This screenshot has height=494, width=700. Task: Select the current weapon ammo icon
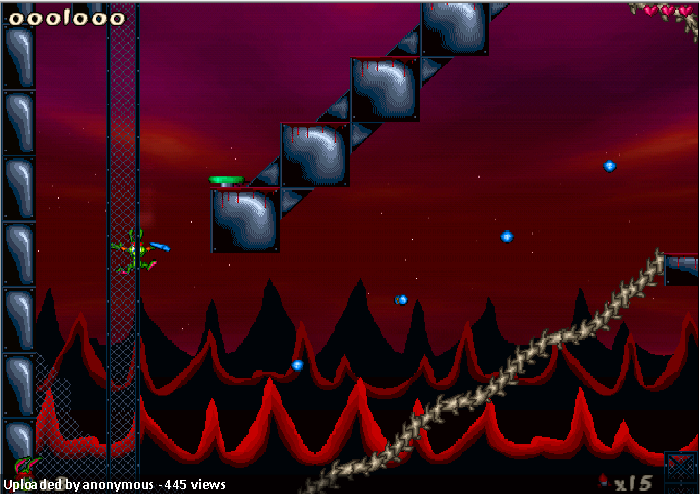(x=603, y=482)
